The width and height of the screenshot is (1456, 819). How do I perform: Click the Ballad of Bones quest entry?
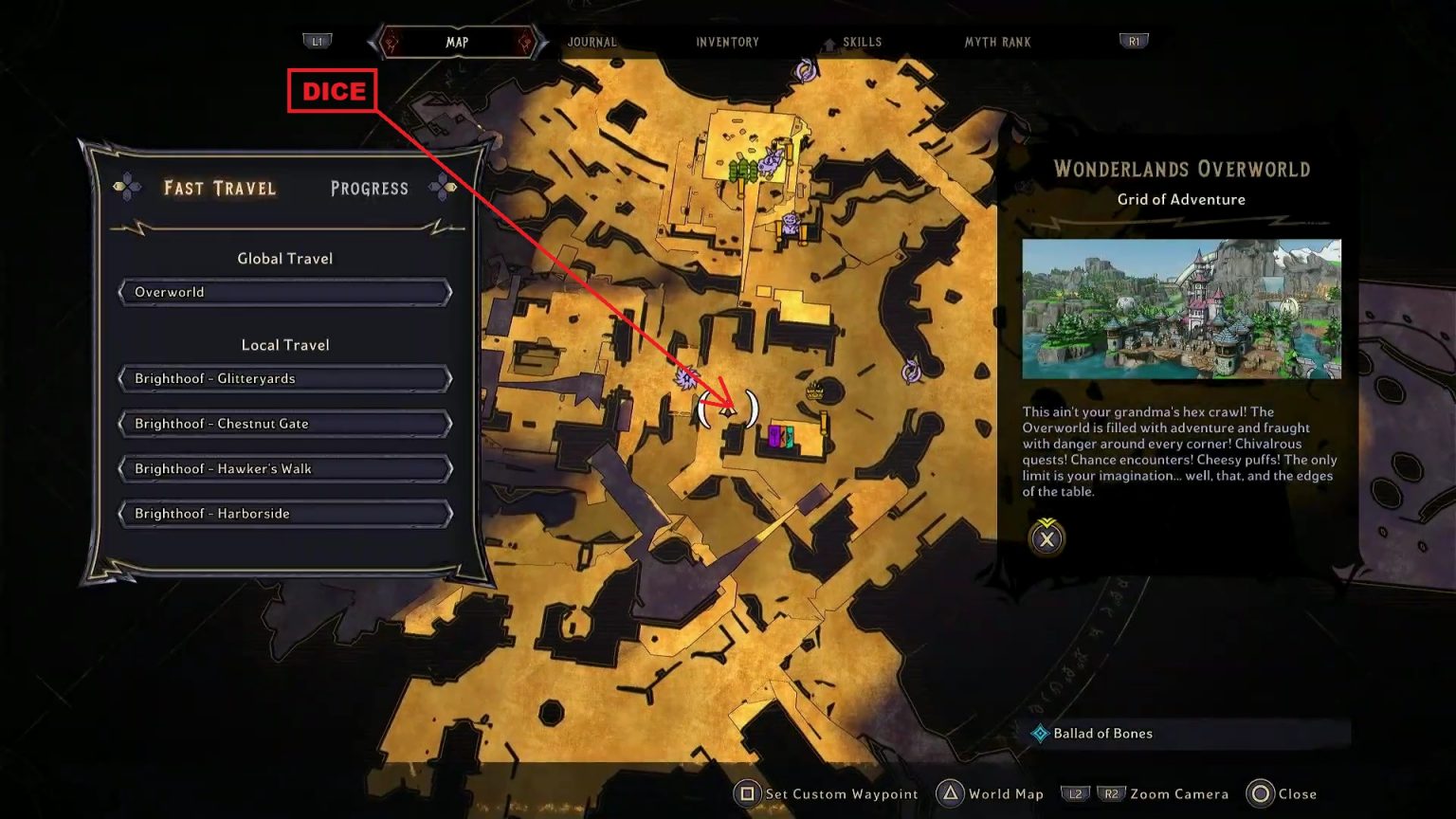coord(1102,733)
